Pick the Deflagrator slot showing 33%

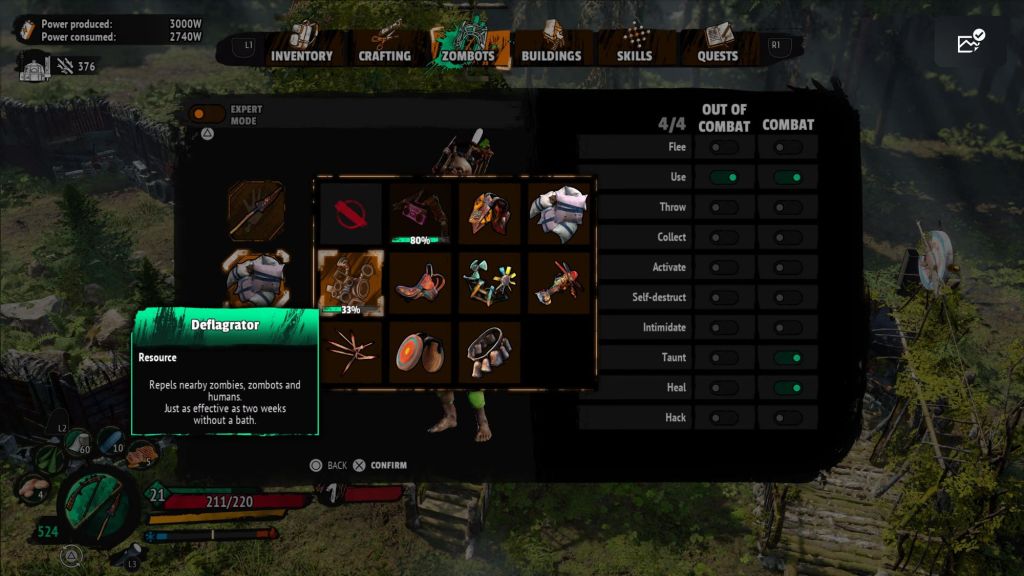point(350,282)
